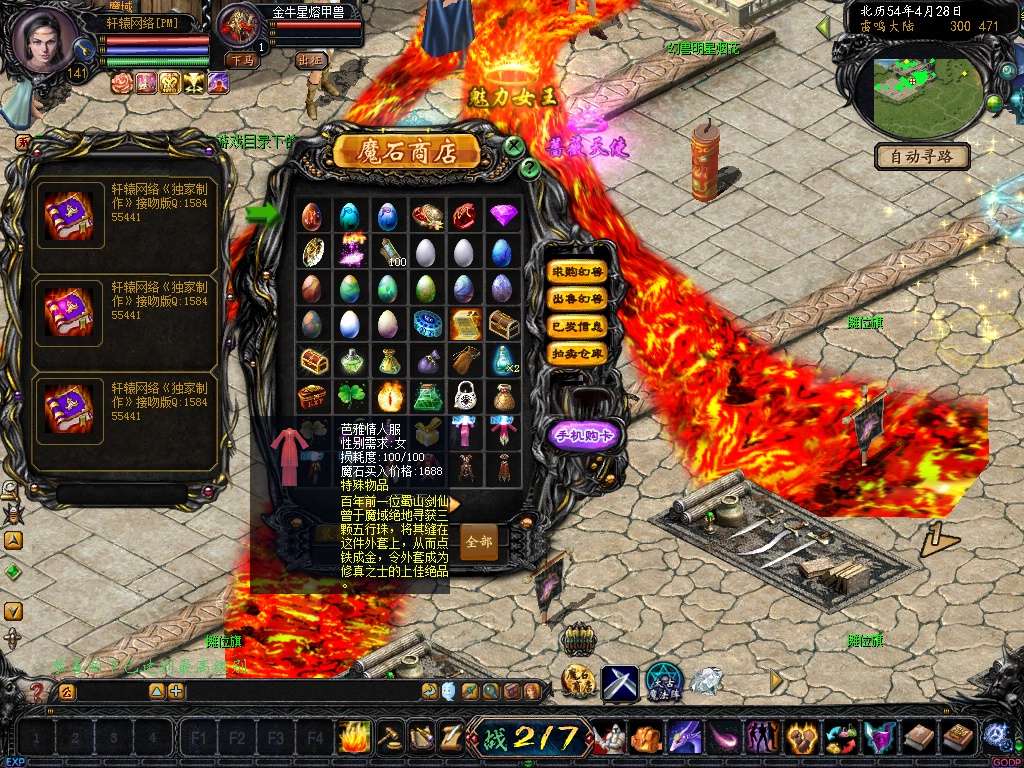Select the 全部 tab in the shop
The height and width of the screenshot is (768, 1024).
pyautogui.click(x=479, y=541)
